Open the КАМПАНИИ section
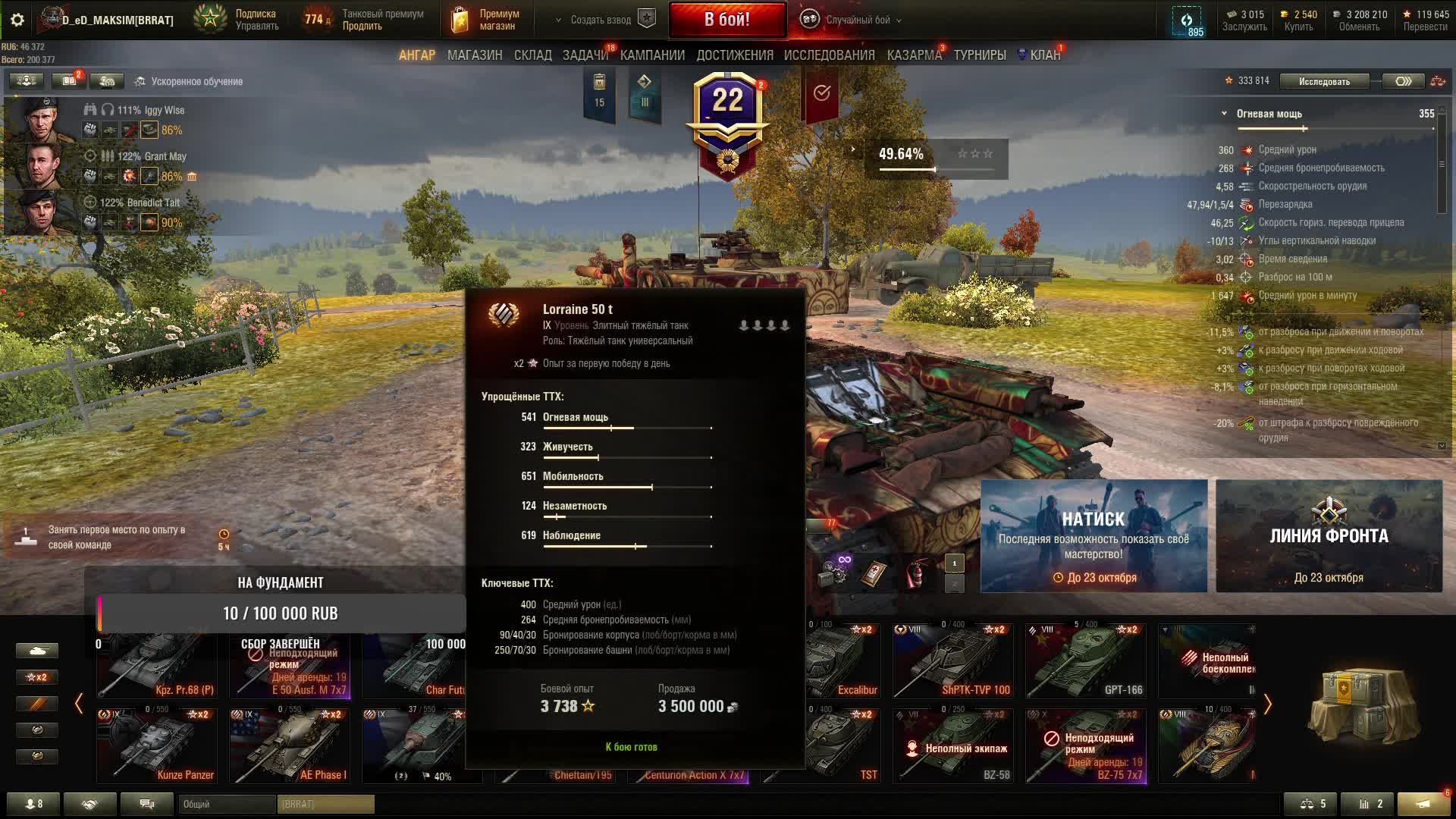Viewport: 1456px width, 819px height. pyautogui.click(x=652, y=55)
